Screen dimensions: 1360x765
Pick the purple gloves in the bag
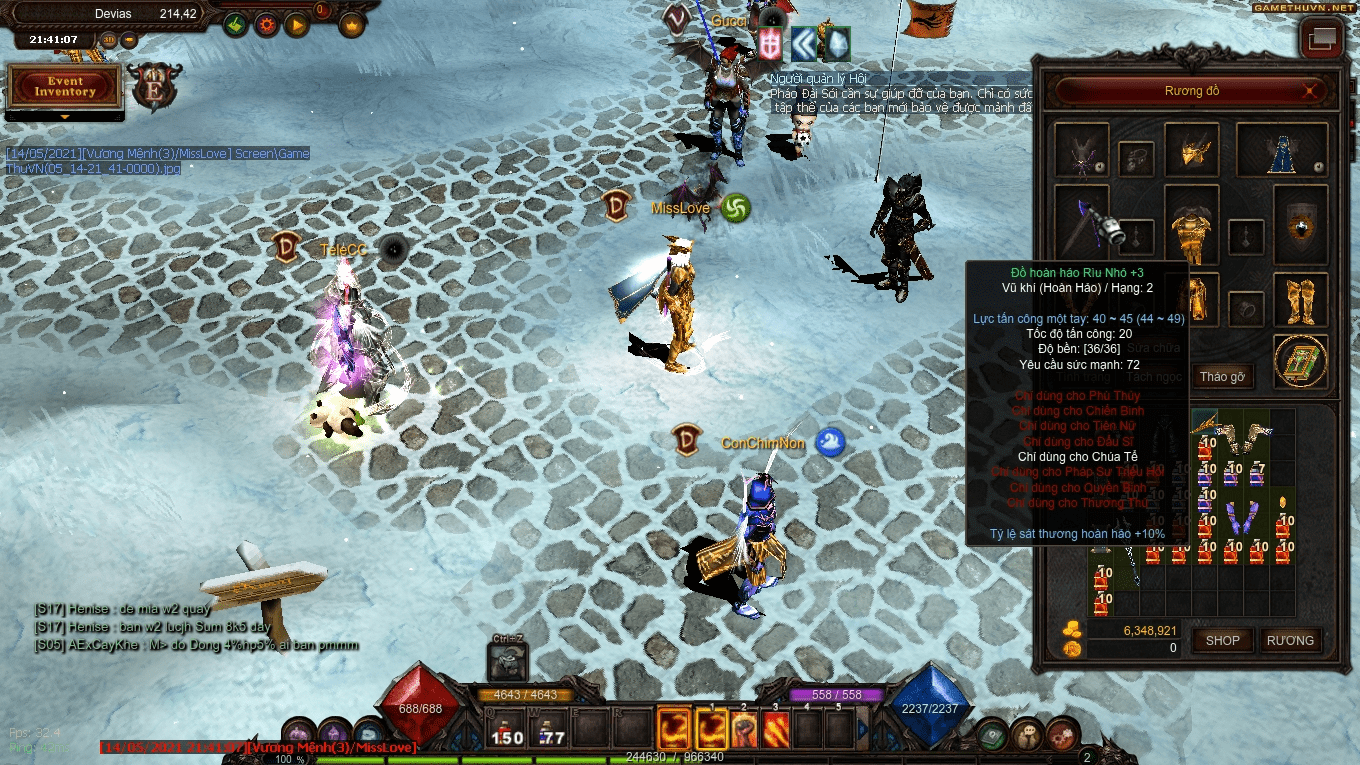pyautogui.click(x=1240, y=520)
